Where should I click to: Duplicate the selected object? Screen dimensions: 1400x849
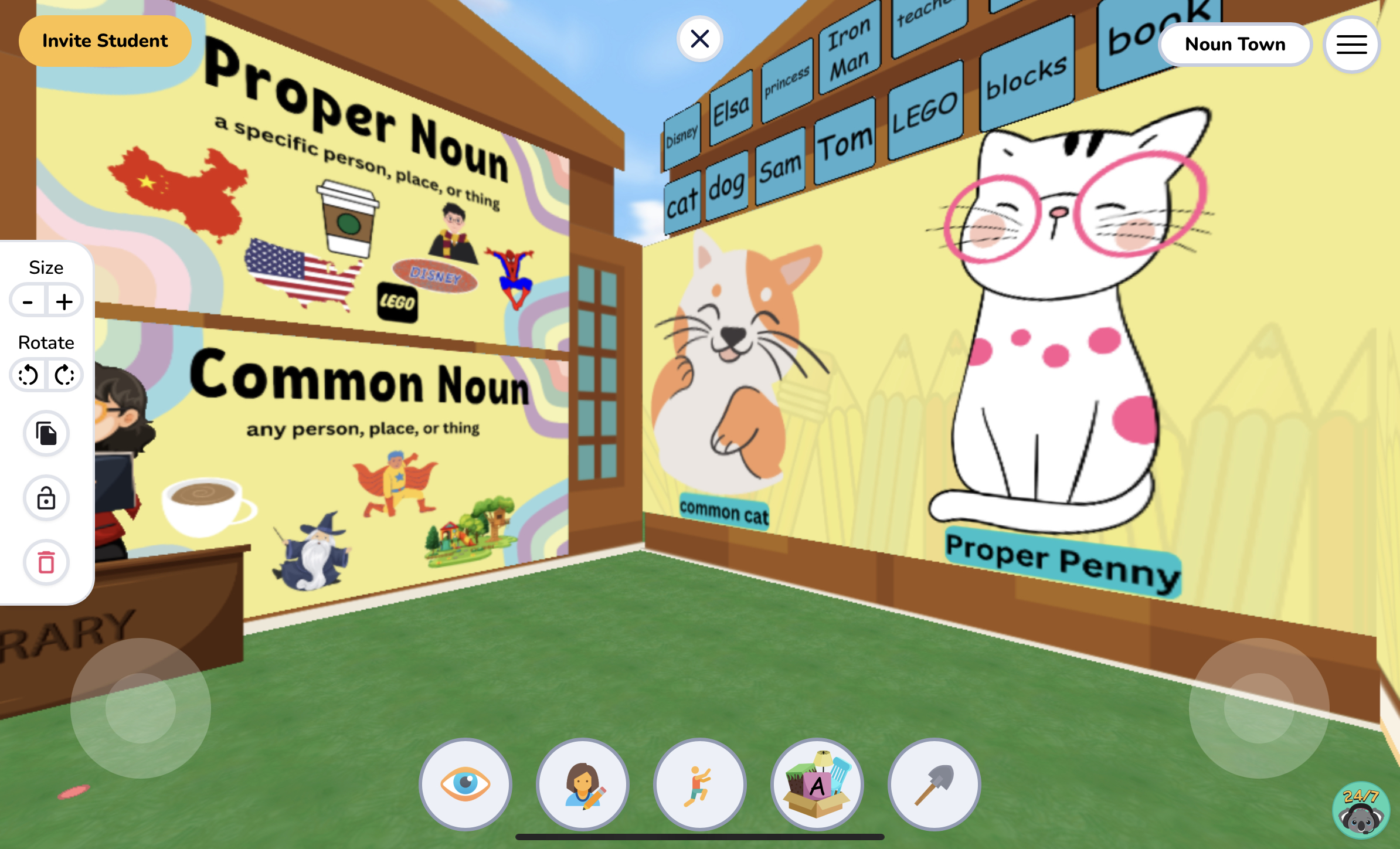(x=46, y=434)
